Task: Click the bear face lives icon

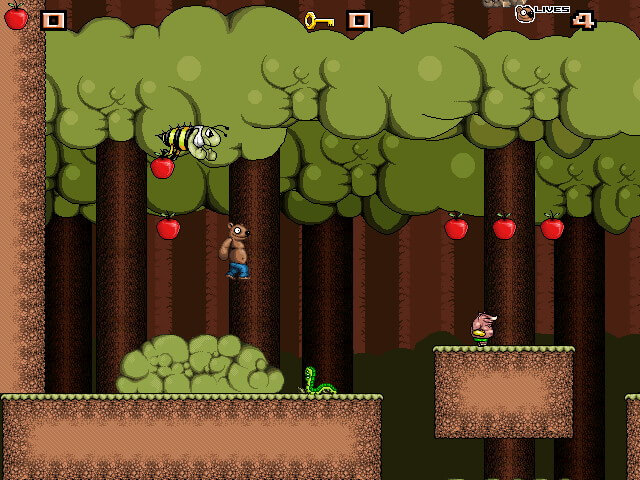Action: (x=524, y=14)
